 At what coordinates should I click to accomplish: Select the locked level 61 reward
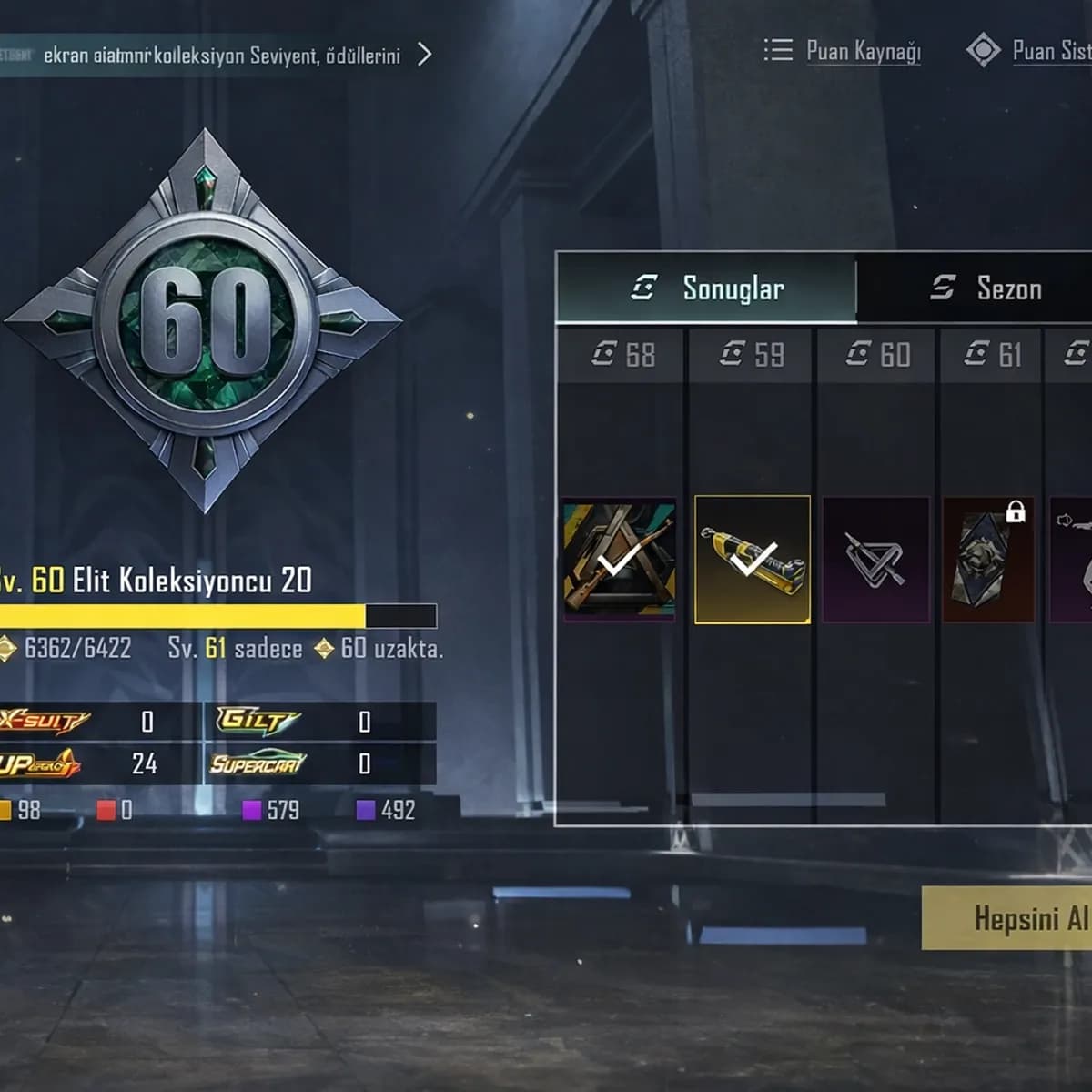pyautogui.click(x=988, y=560)
